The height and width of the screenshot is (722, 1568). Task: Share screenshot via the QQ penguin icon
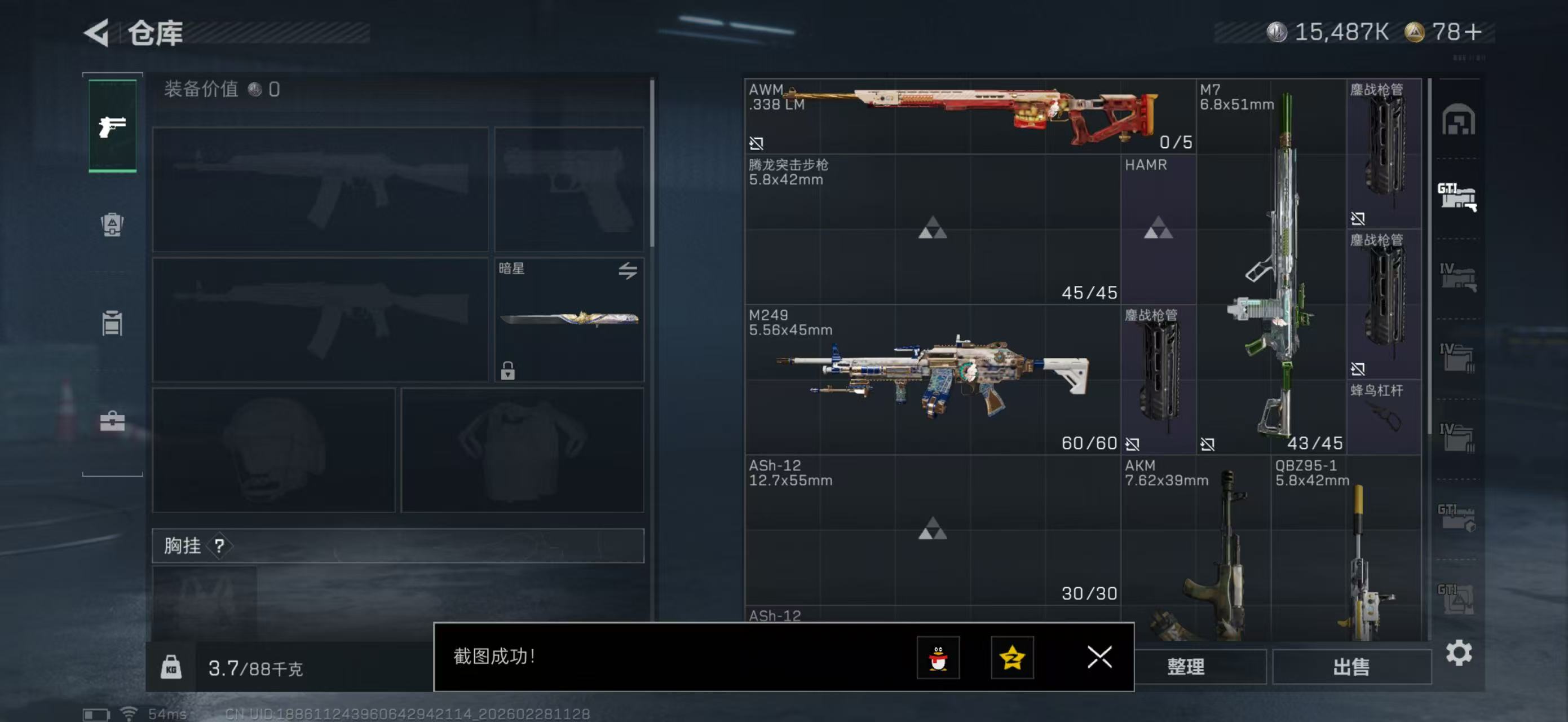(938, 658)
